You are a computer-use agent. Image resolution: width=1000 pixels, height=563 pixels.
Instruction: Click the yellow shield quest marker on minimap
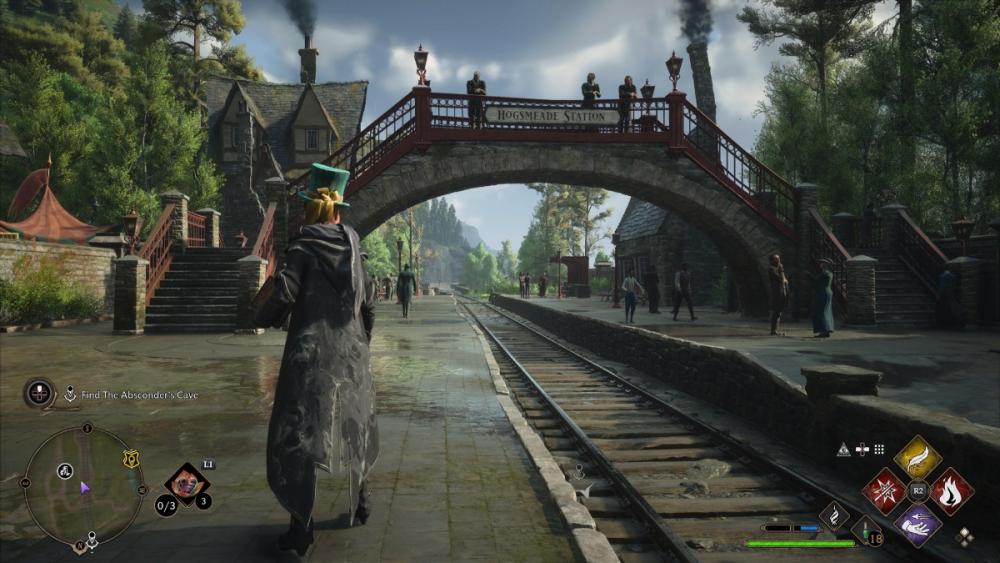[130, 459]
